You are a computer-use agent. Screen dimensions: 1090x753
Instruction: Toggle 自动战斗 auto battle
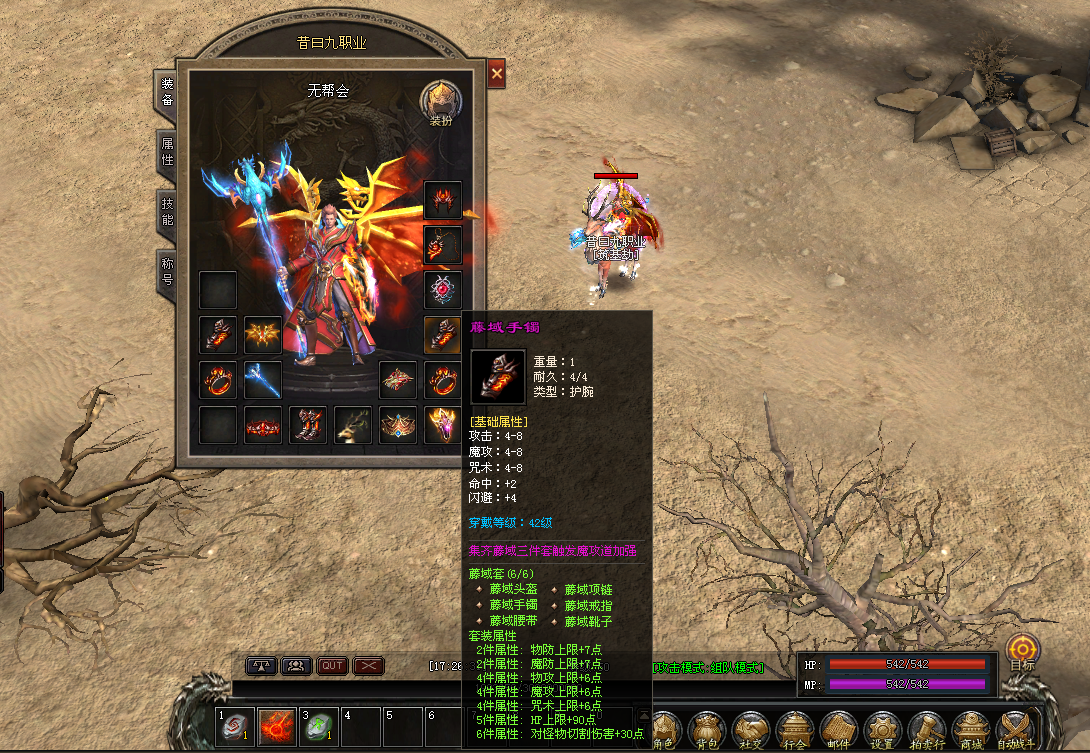[x=1015, y=729]
